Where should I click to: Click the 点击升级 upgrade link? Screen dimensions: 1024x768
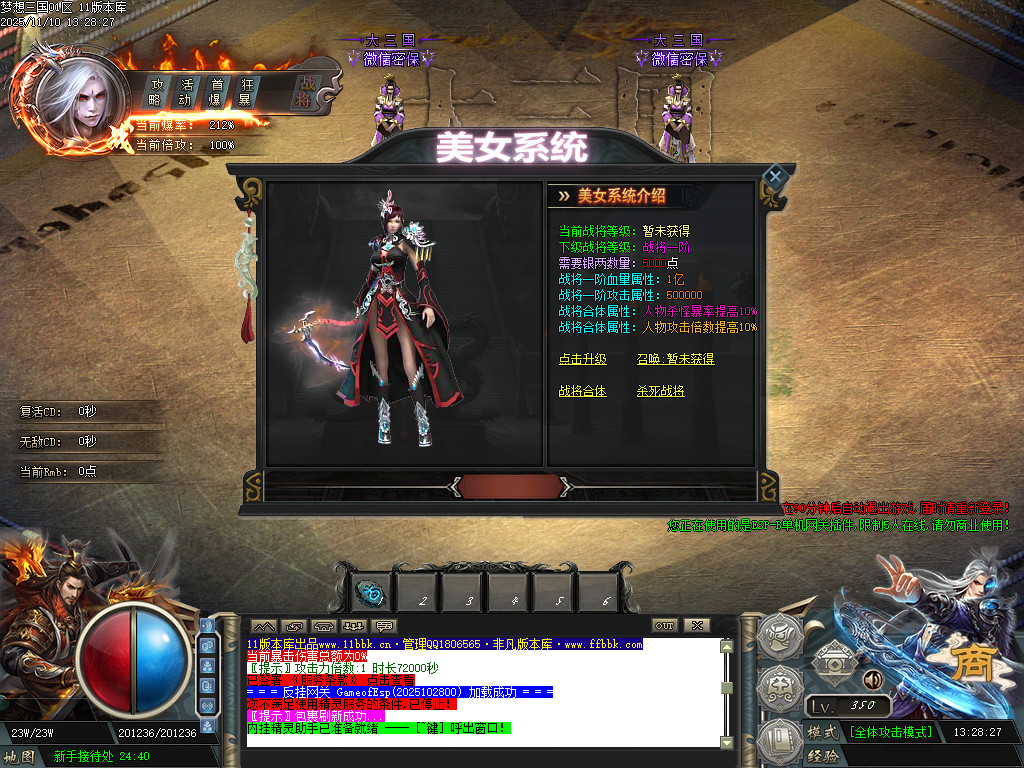tap(582, 359)
